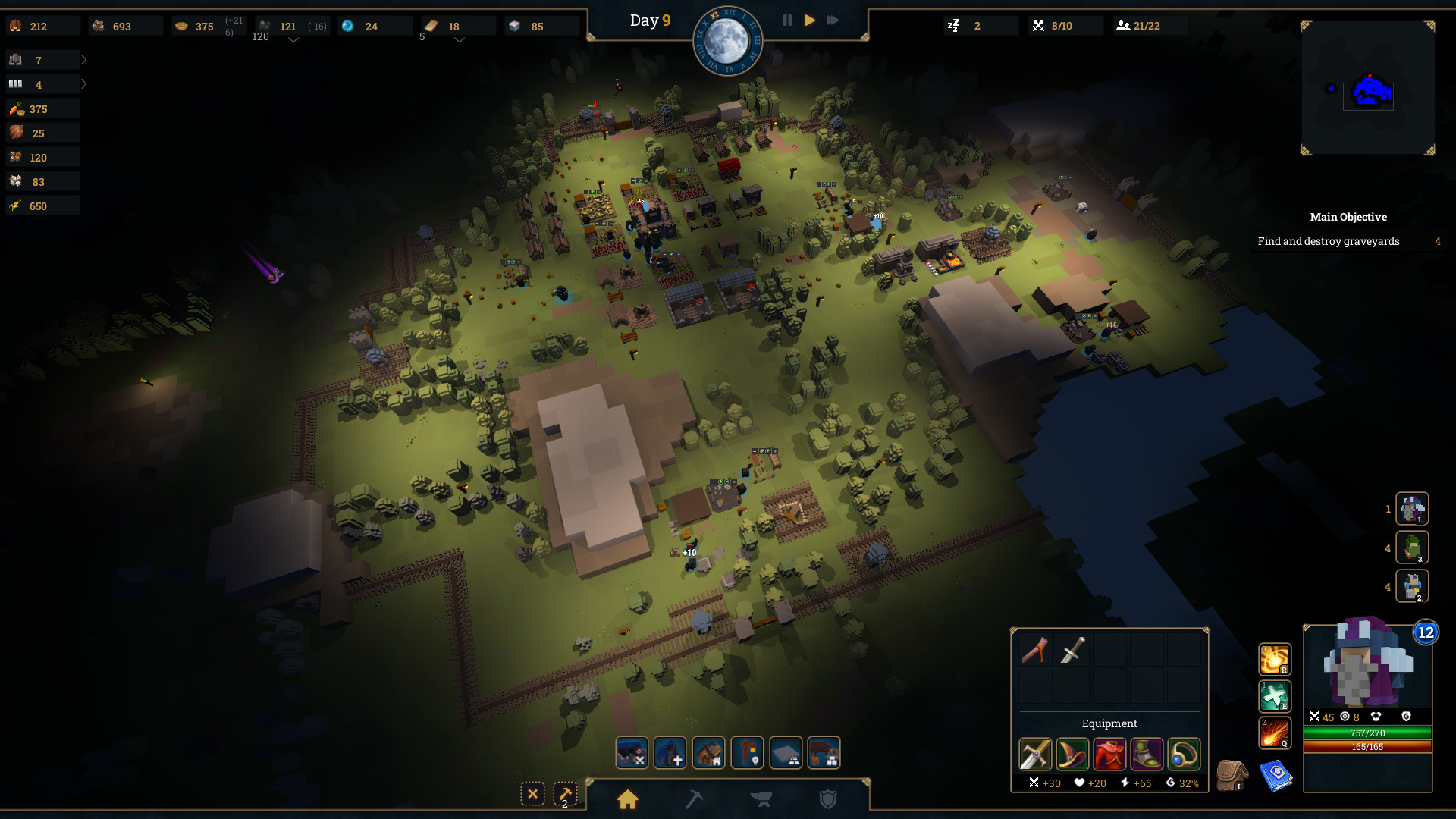Screen dimensions: 1456x819
Task: Pick the stone floor tile building
Action: pyautogui.click(x=786, y=753)
